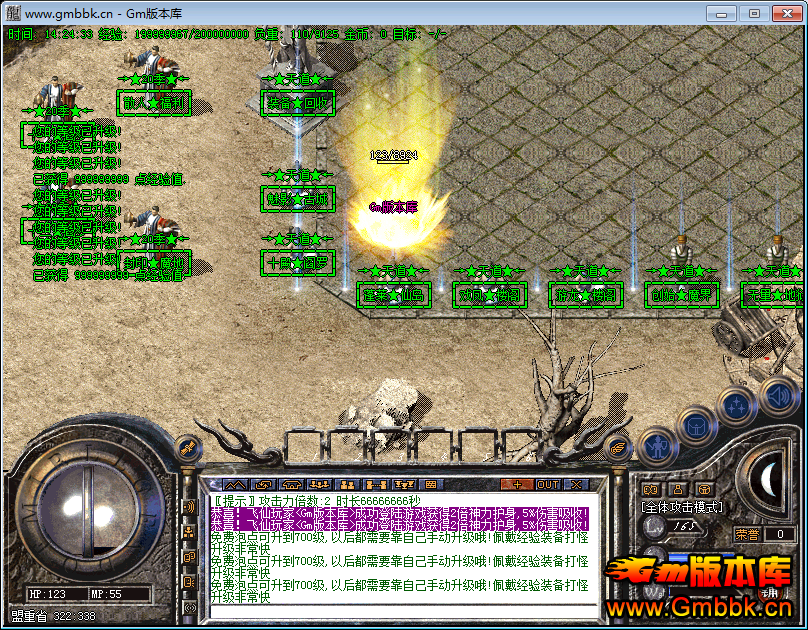Screen dimensions: 808x630
Task: Close the game window
Action: click(783, 13)
